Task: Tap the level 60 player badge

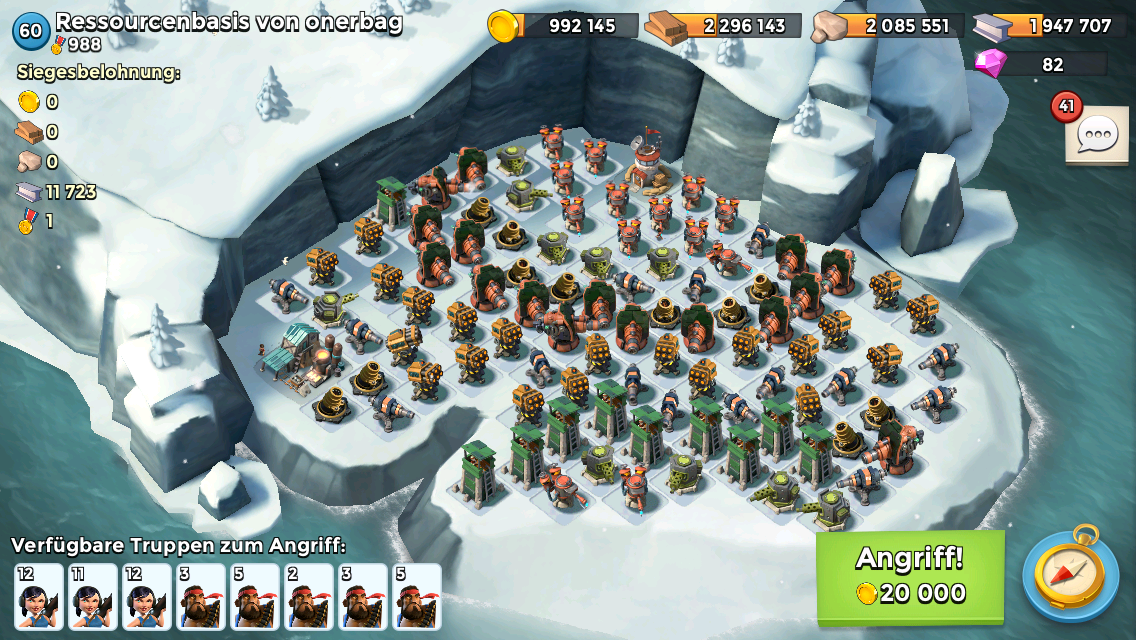Action: (31, 30)
